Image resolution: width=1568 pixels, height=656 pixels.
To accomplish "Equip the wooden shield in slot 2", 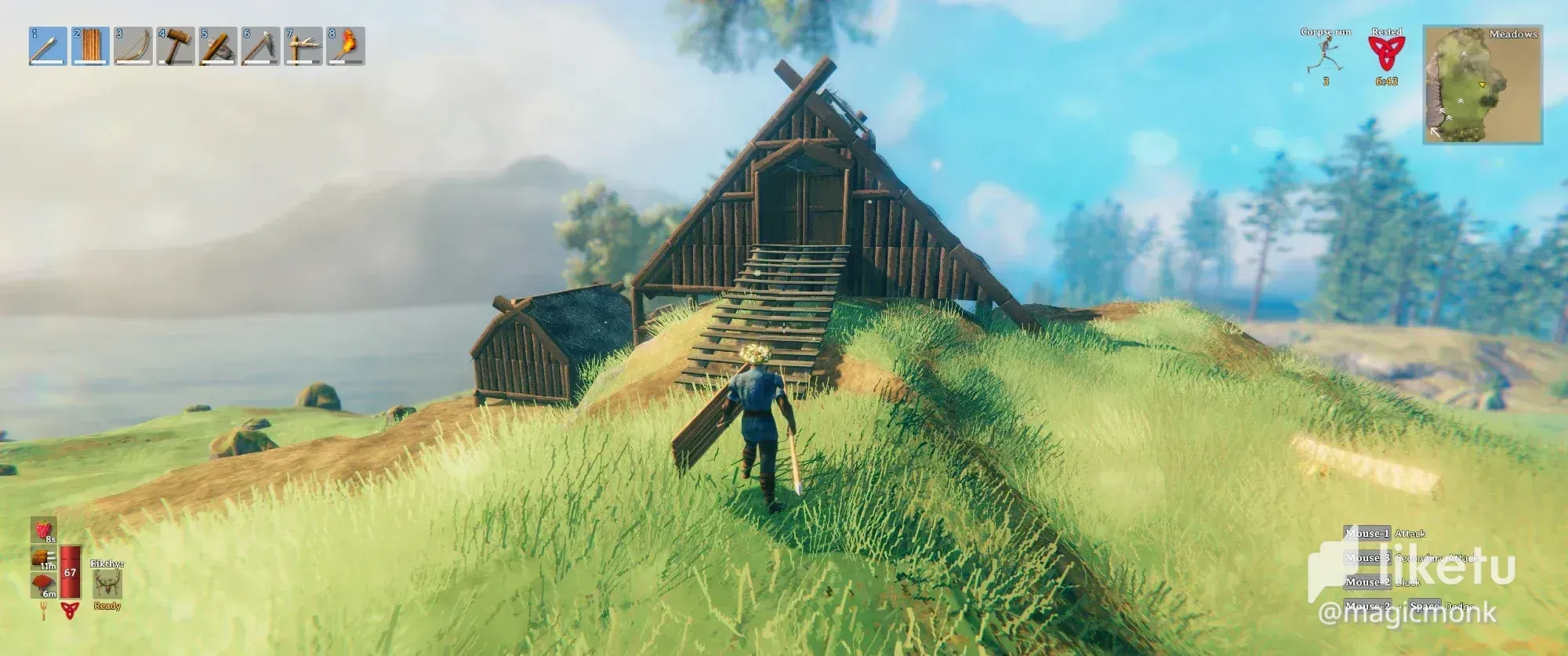I will tap(90, 46).
